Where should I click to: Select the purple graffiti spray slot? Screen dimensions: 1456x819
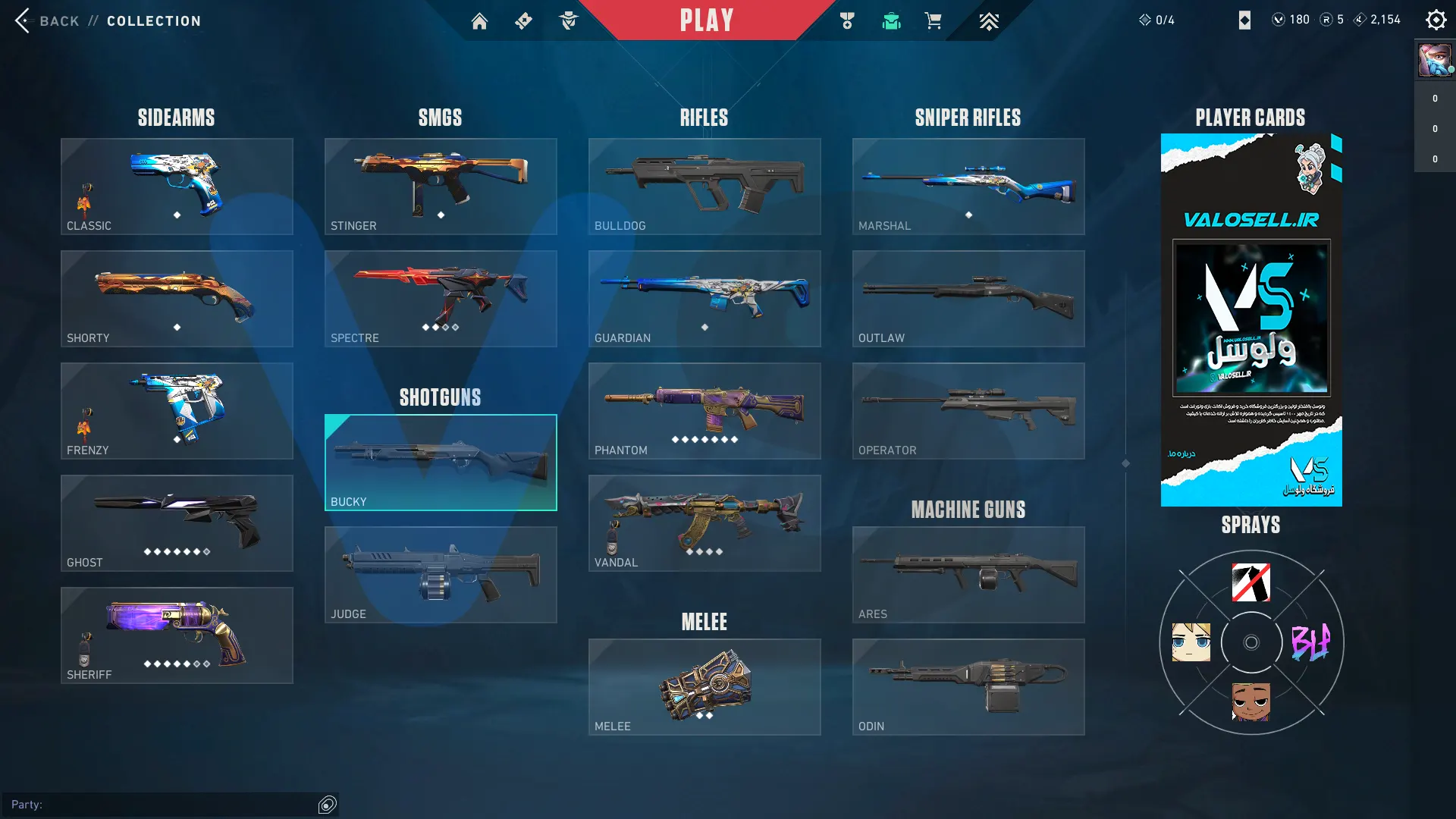pyautogui.click(x=1310, y=643)
